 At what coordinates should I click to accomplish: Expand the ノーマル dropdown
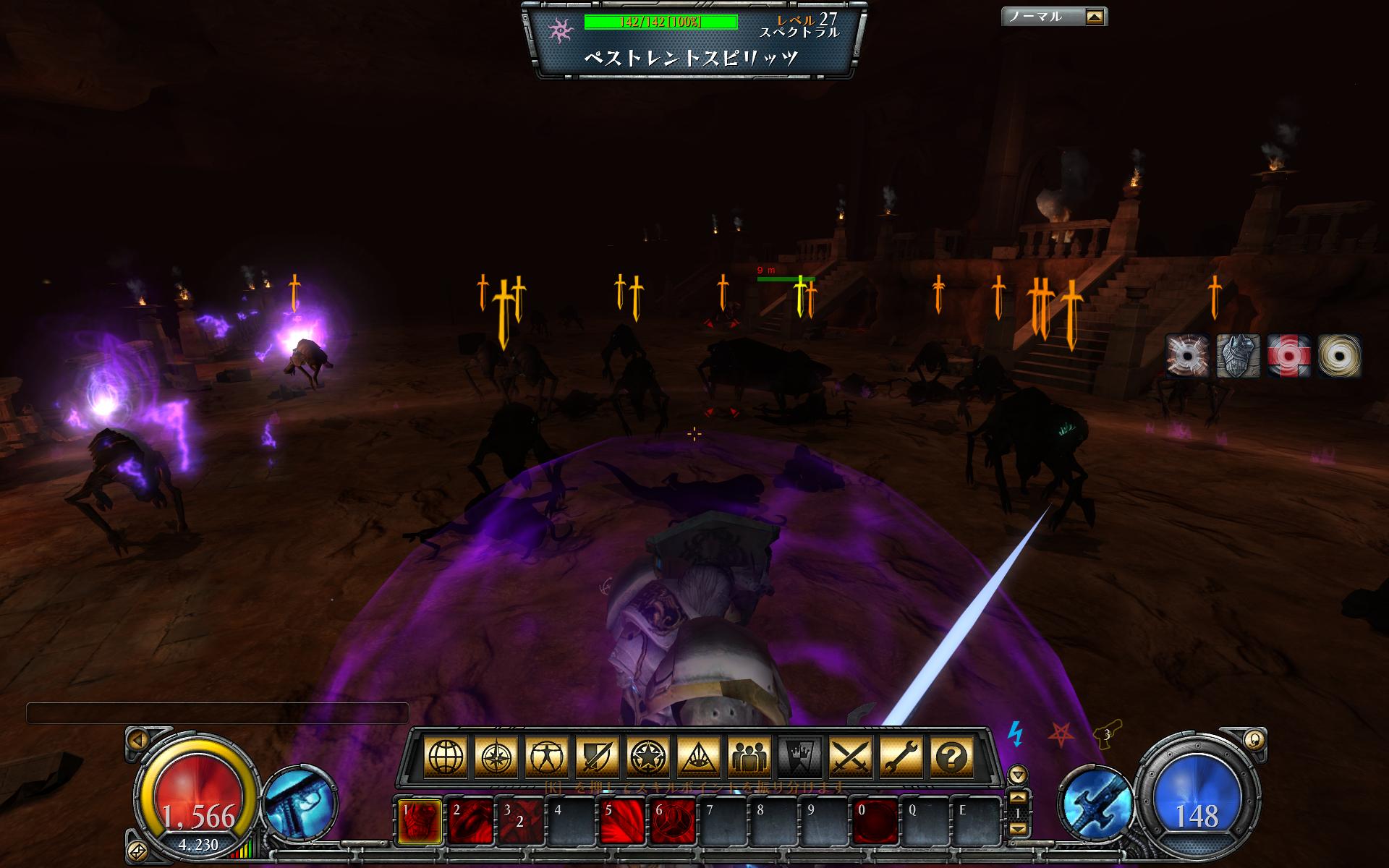pyautogui.click(x=1095, y=17)
